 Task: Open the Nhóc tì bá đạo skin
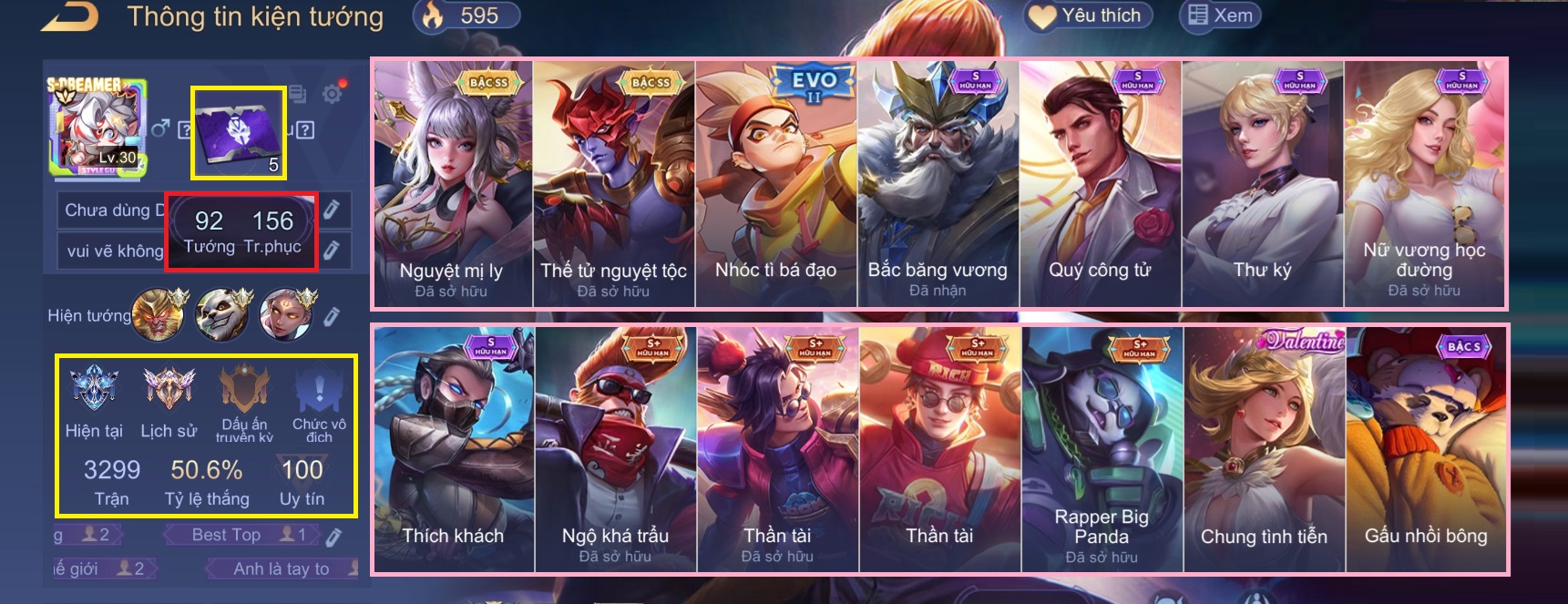(775, 184)
